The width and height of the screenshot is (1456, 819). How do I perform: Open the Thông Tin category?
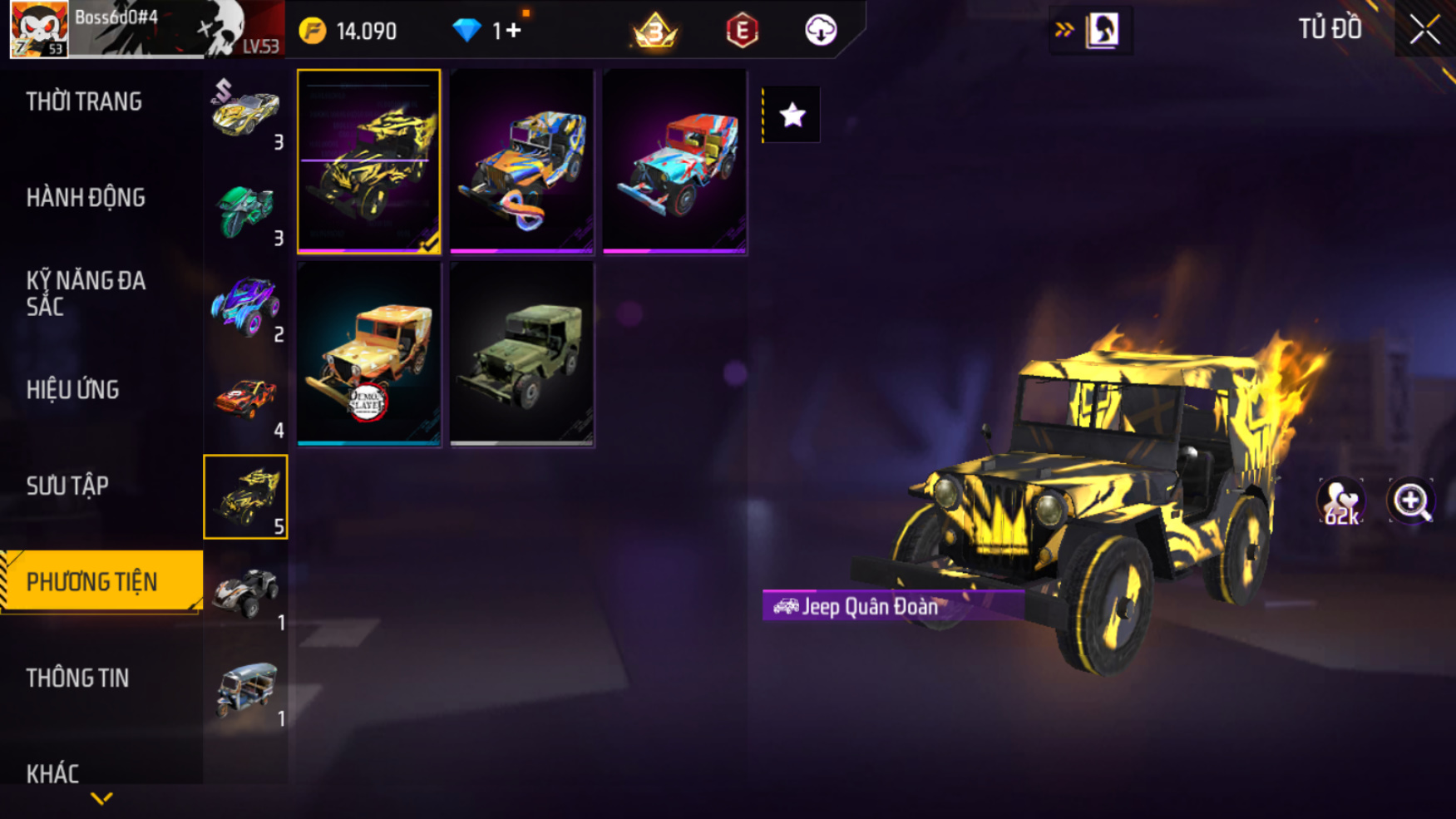click(x=77, y=678)
